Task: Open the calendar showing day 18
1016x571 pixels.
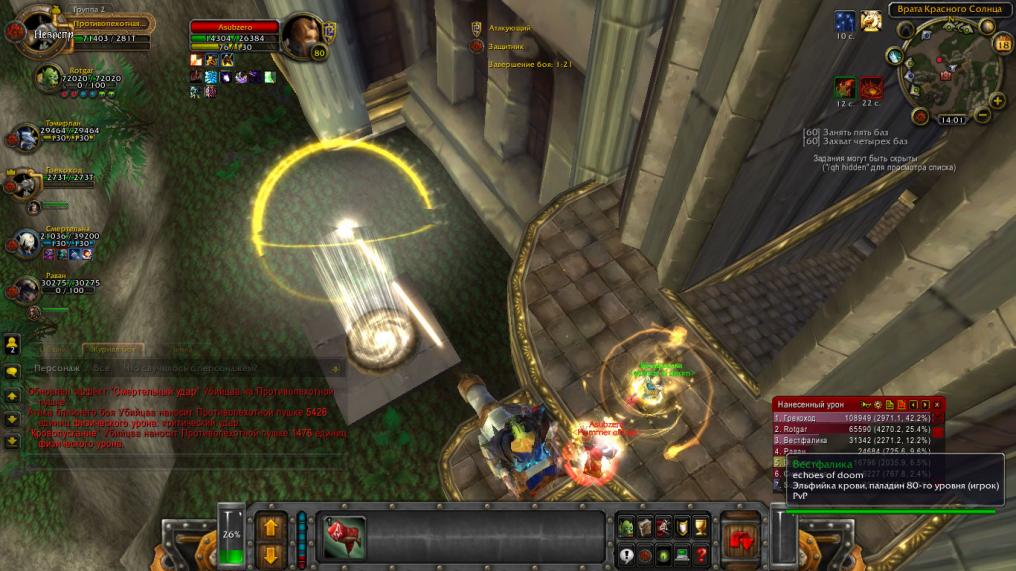Action: coord(1003,43)
